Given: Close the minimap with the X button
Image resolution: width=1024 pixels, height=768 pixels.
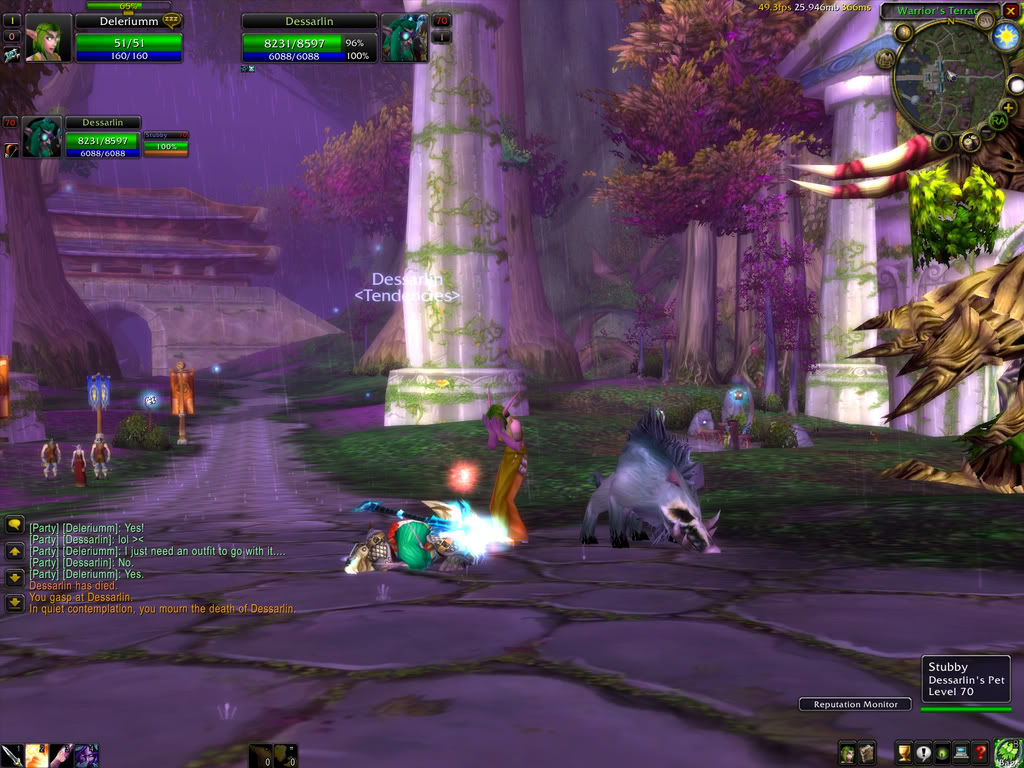Looking at the screenshot, I should pyautogui.click(x=1011, y=11).
